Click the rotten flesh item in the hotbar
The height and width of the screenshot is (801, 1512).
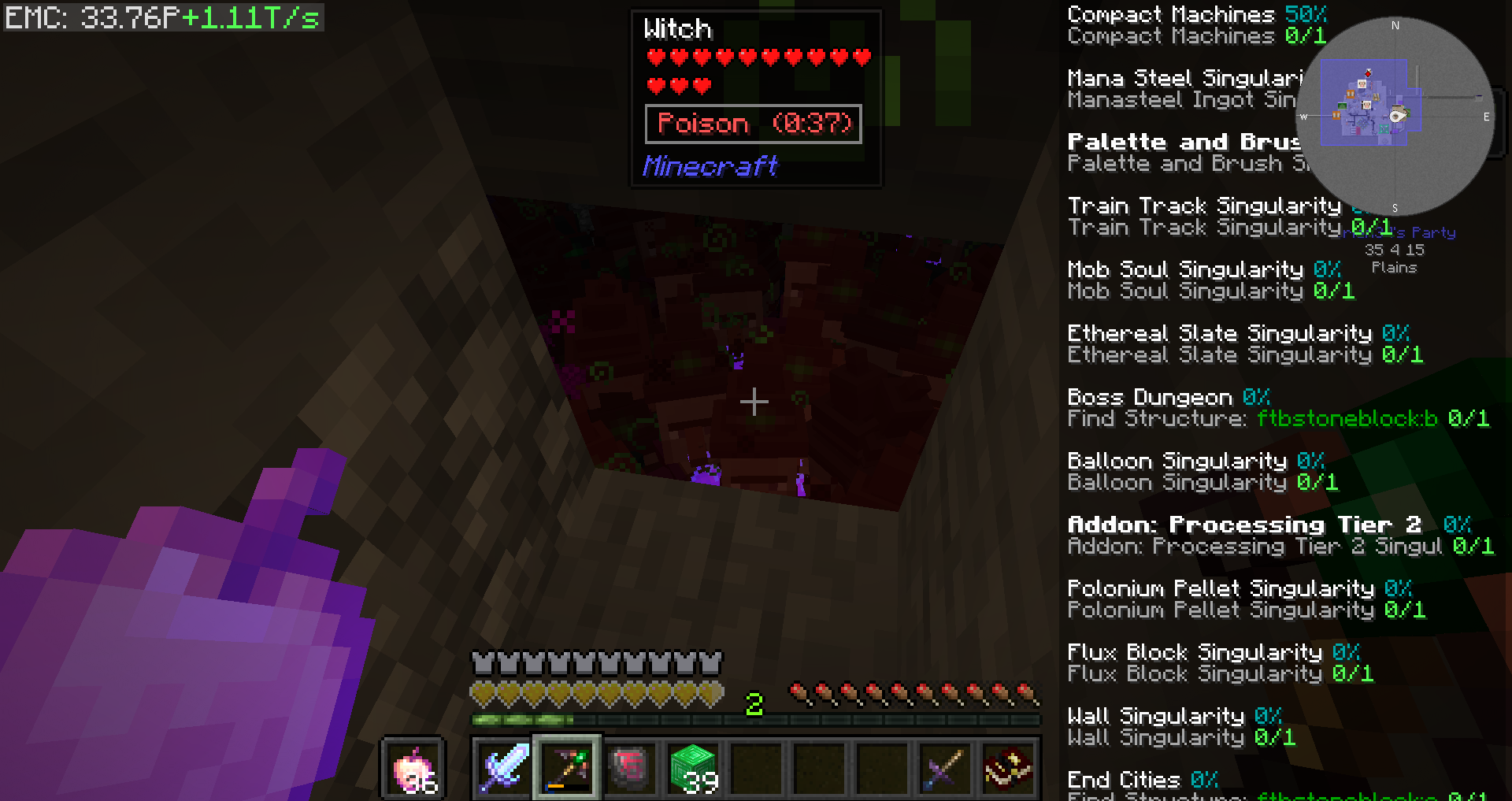[629, 768]
